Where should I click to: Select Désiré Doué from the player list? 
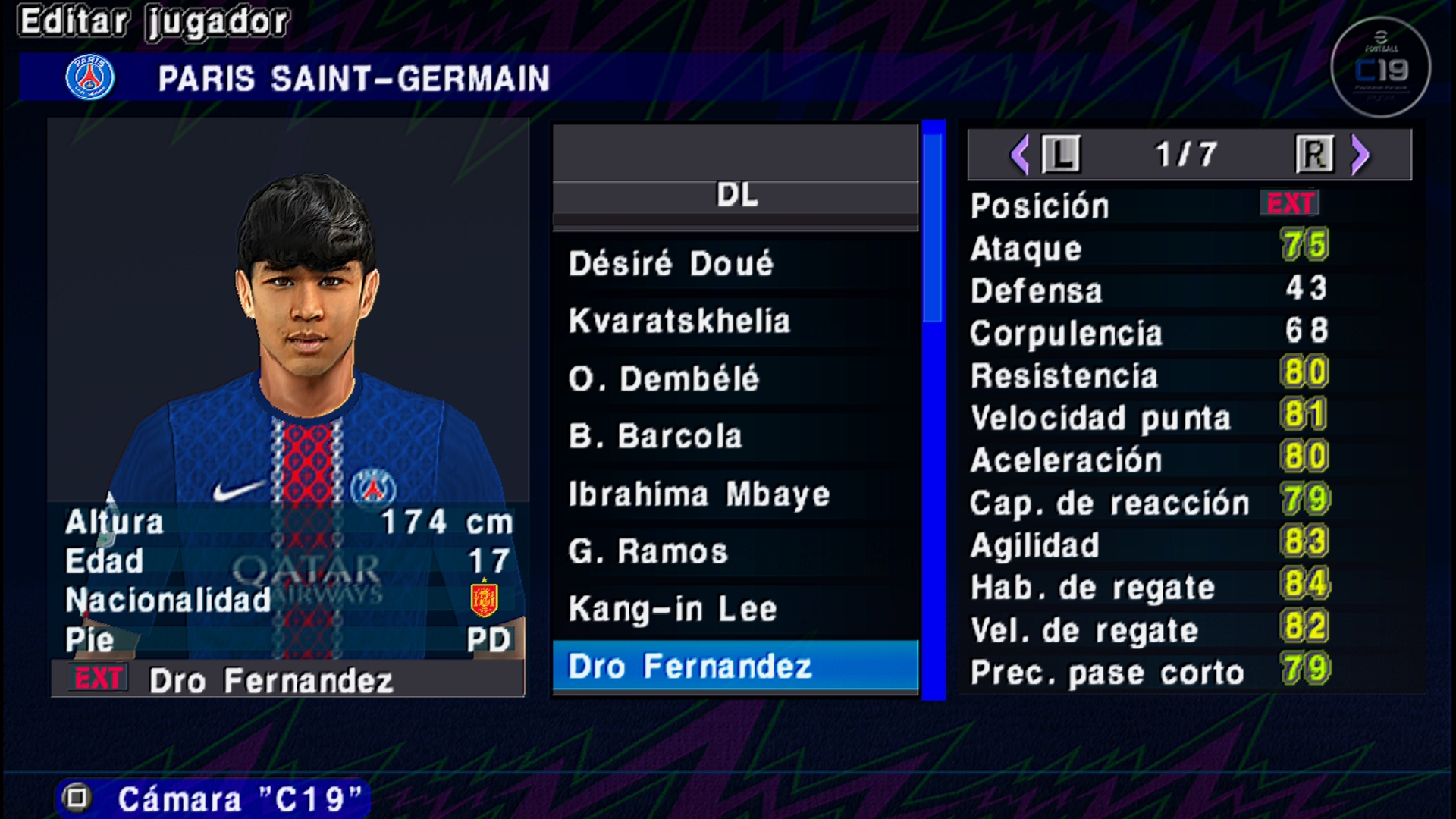pos(734,264)
